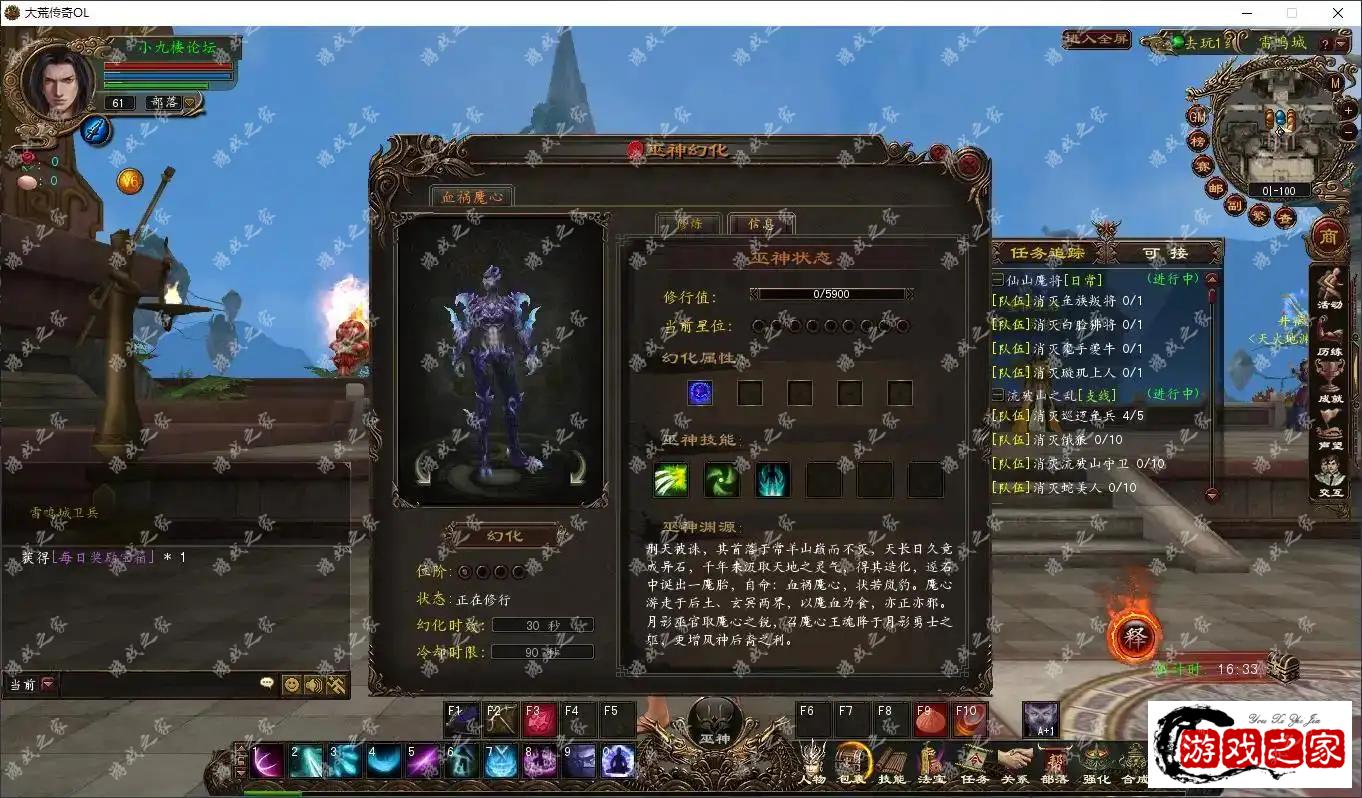Click 进入全屏 to enter fullscreen mode

[x=1095, y=40]
